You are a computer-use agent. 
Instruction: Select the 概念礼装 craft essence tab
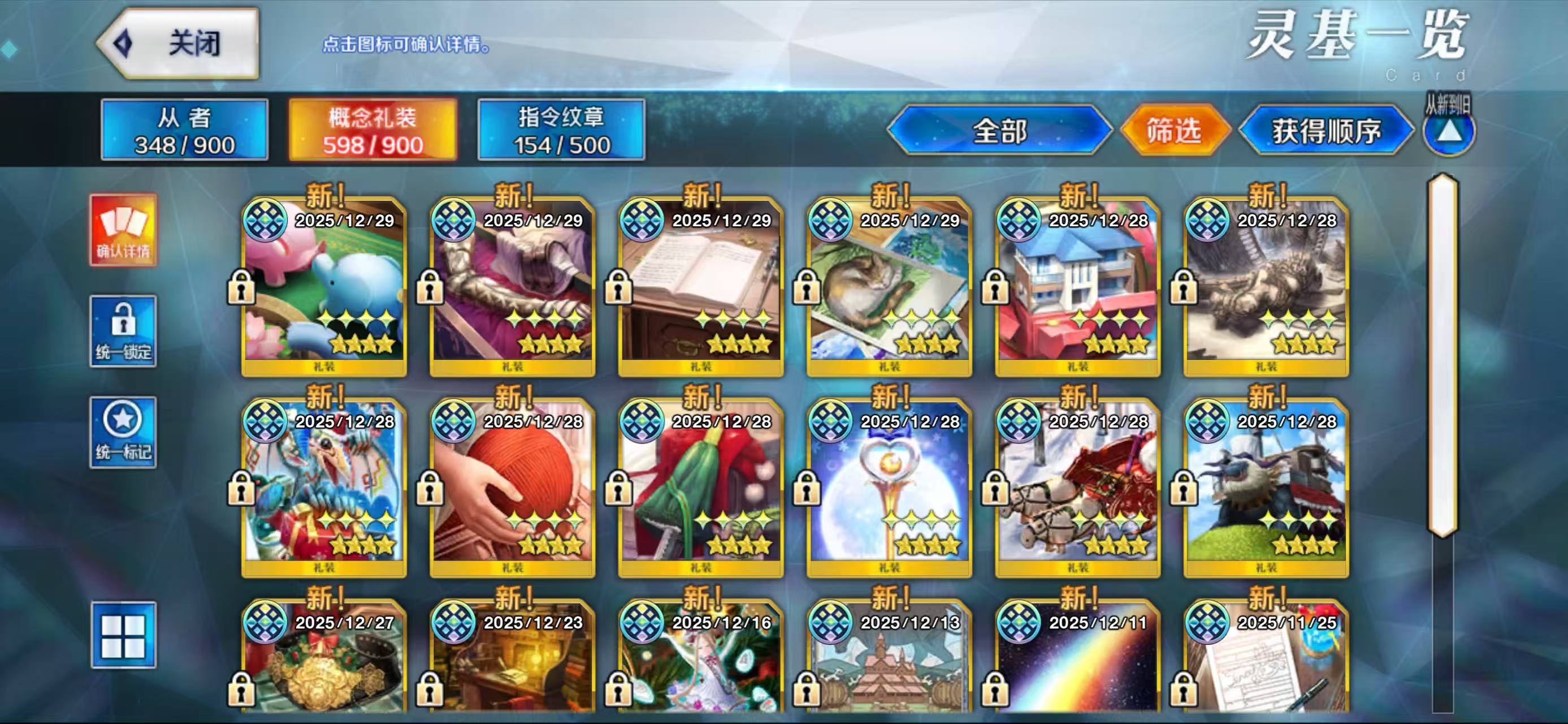[372, 130]
